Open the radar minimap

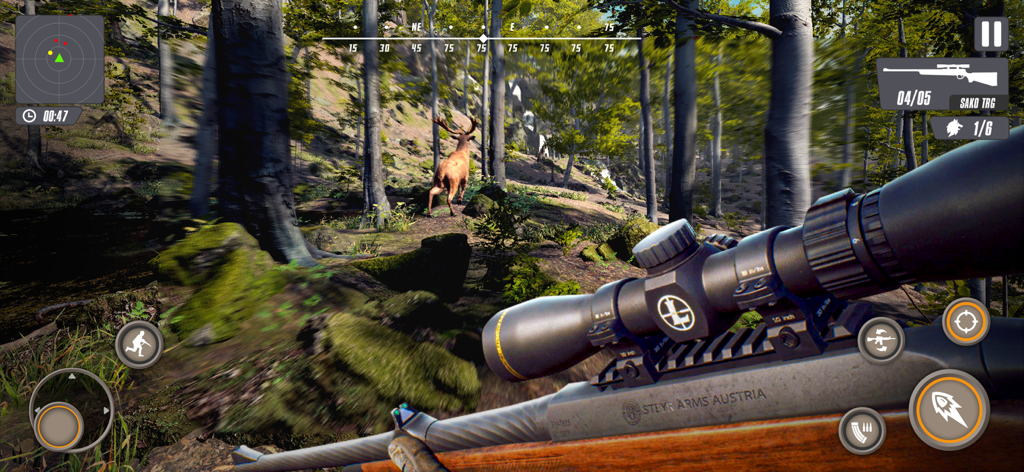click(60, 59)
